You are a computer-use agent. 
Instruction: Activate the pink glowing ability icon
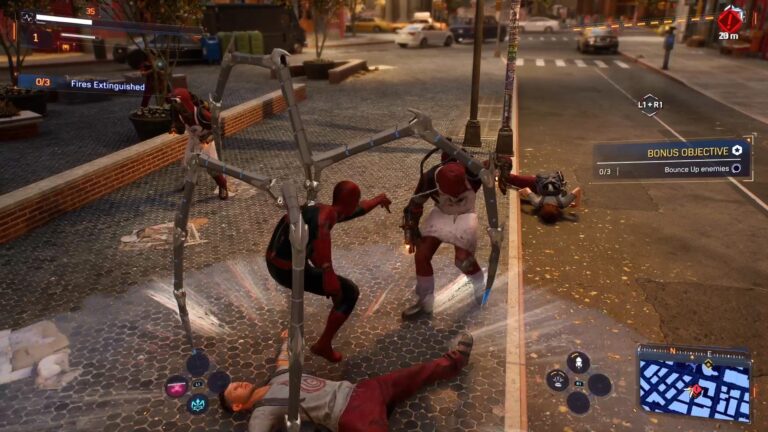coord(177,386)
